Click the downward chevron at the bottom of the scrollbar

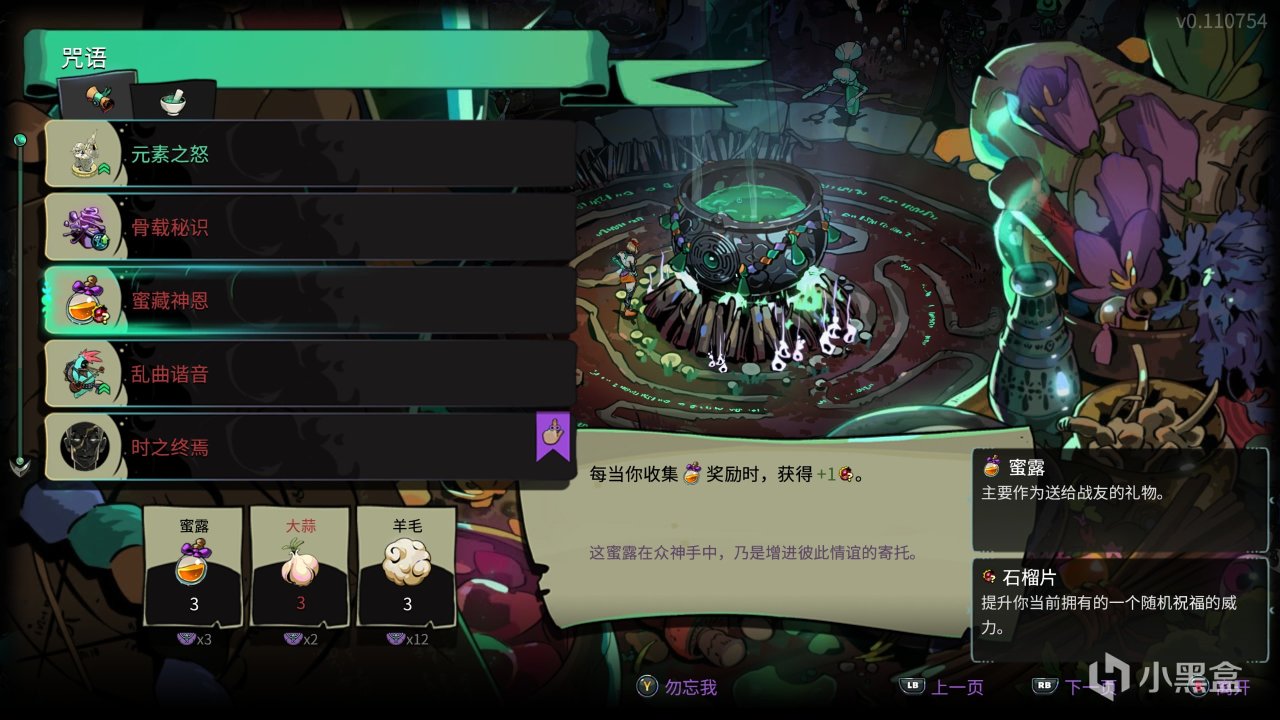click(x=20, y=463)
